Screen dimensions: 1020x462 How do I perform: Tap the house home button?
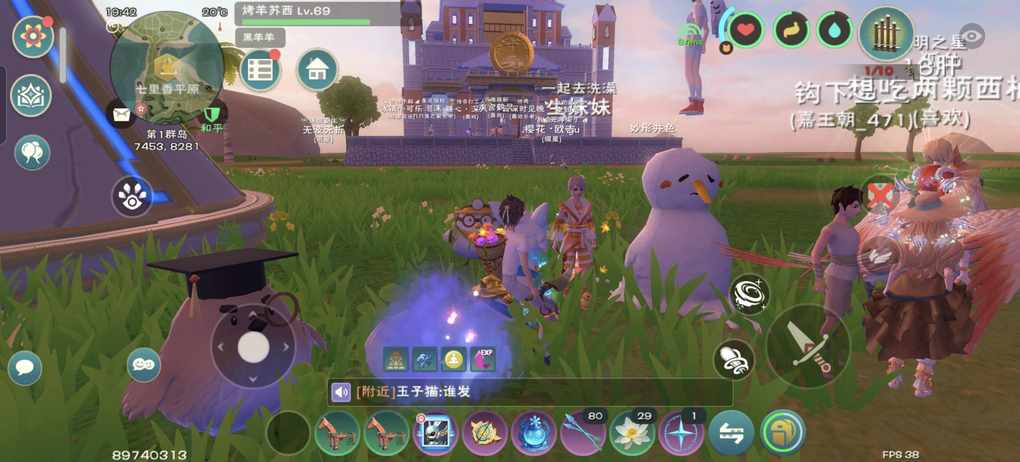[x=317, y=69]
